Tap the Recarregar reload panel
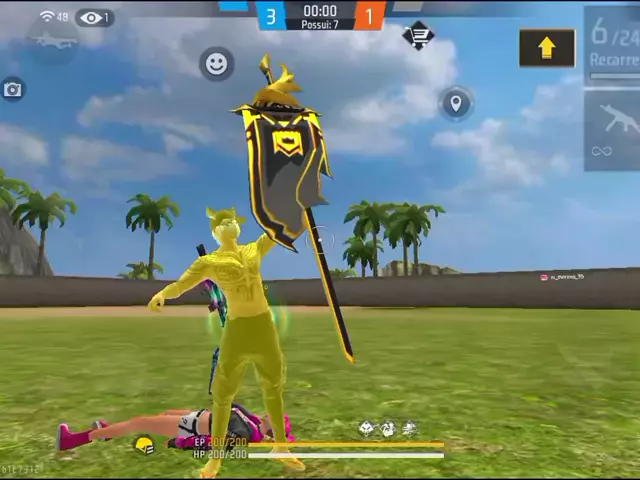This screenshot has height=480, width=640. [612, 44]
